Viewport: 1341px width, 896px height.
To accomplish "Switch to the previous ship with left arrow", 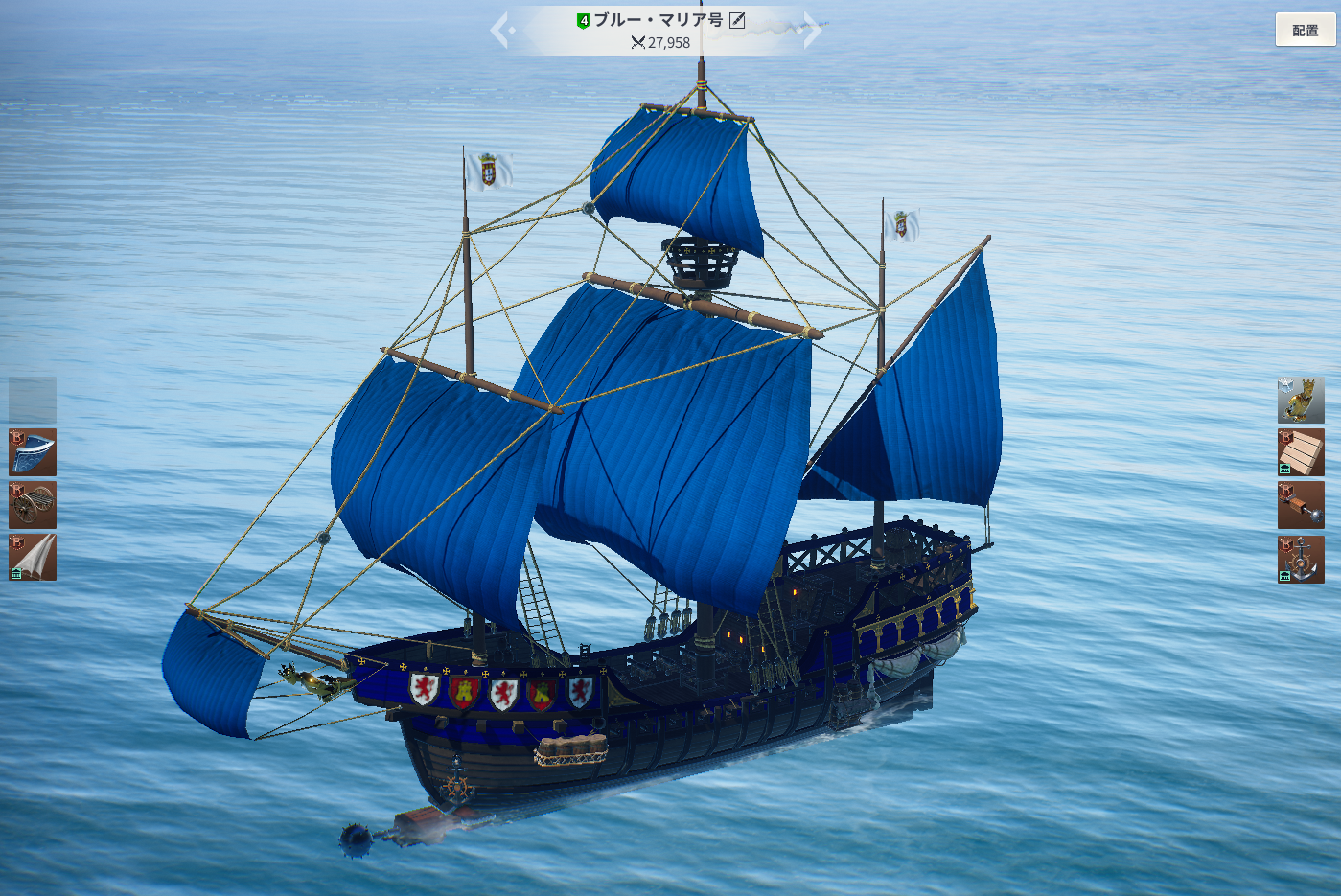I will tap(501, 31).
